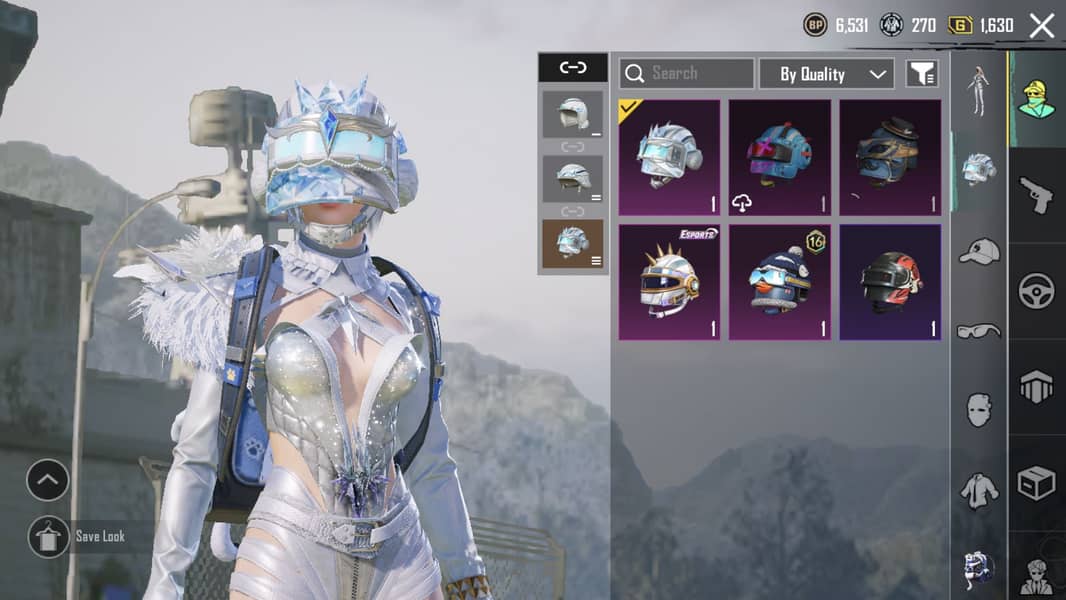
Task: Show the glasses eyewear category
Action: [979, 330]
